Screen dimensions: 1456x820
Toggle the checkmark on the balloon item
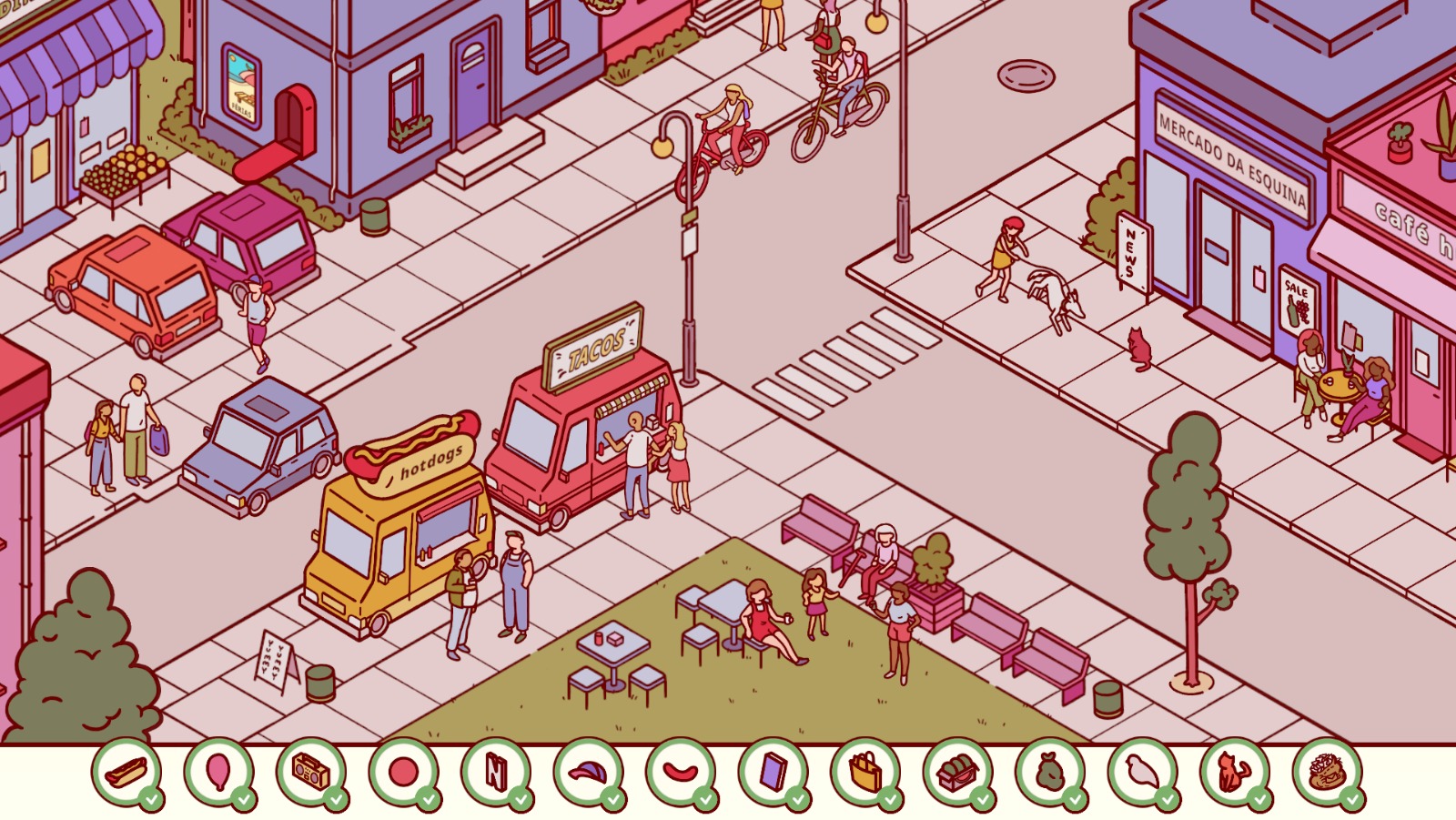click(x=245, y=799)
